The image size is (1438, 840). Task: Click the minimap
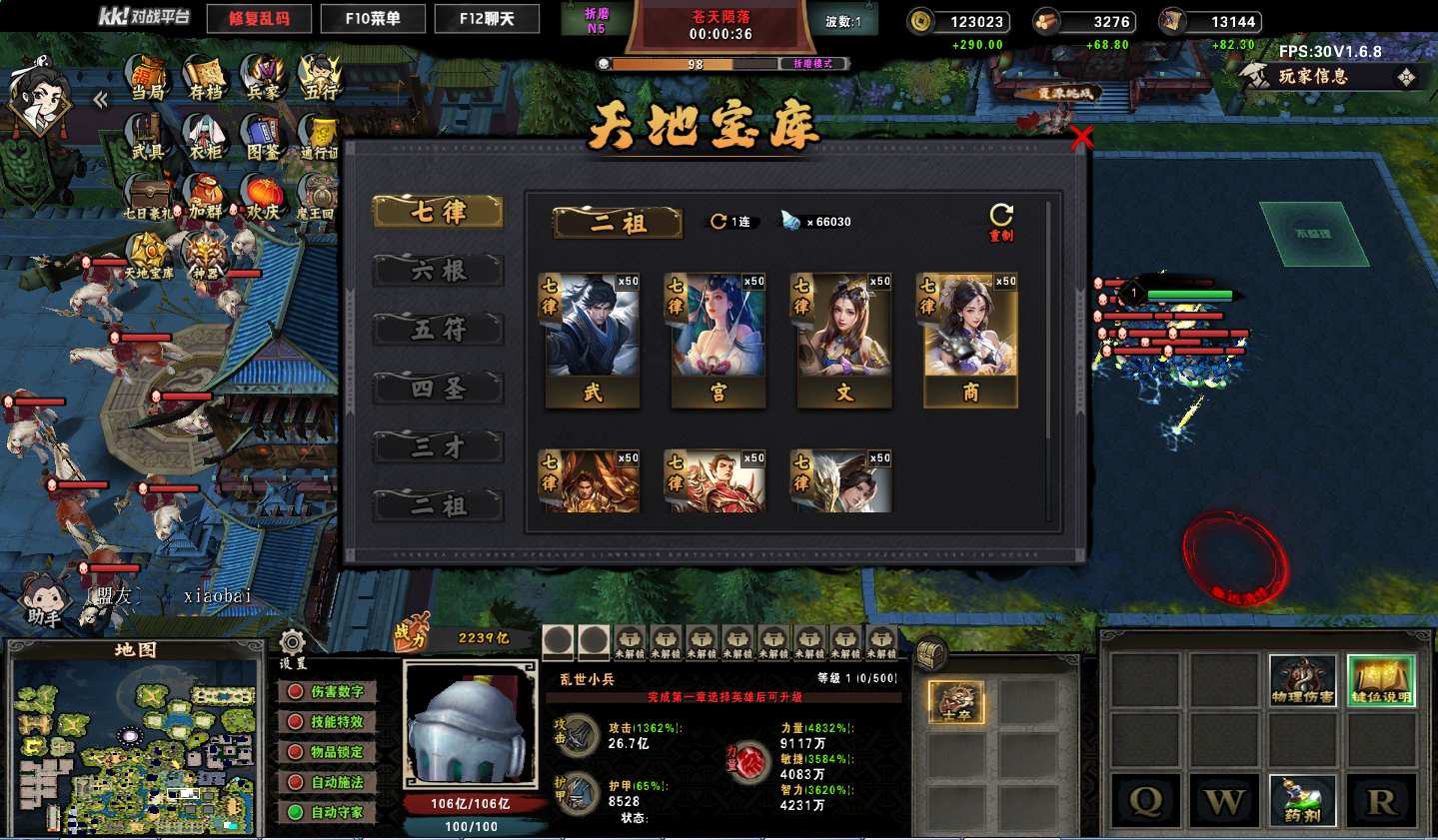click(135, 746)
